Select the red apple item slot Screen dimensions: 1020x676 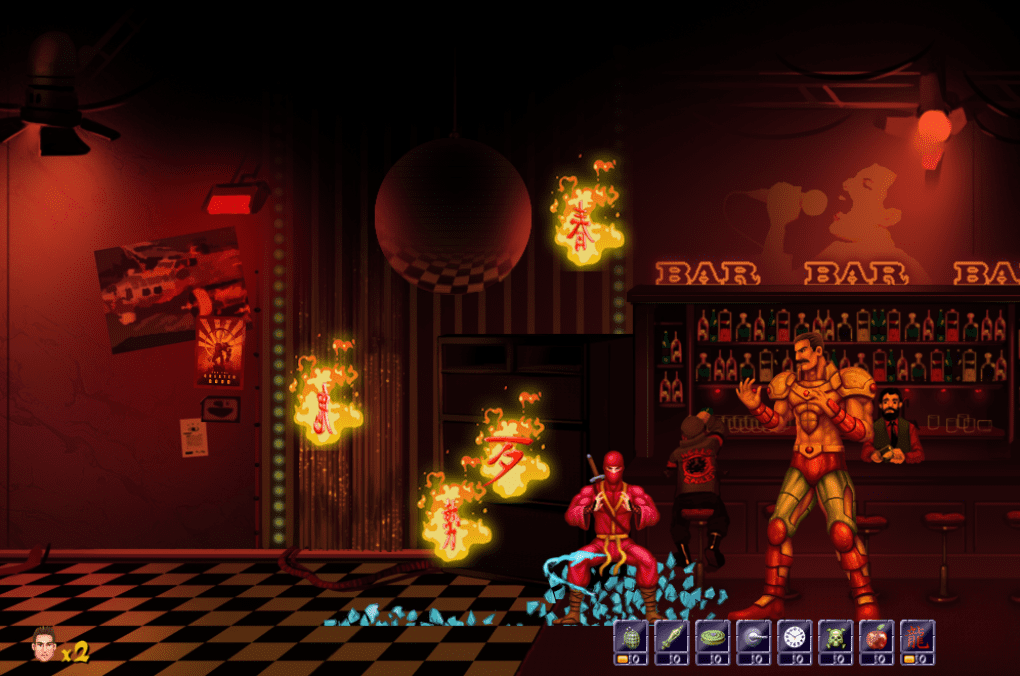tap(876, 638)
